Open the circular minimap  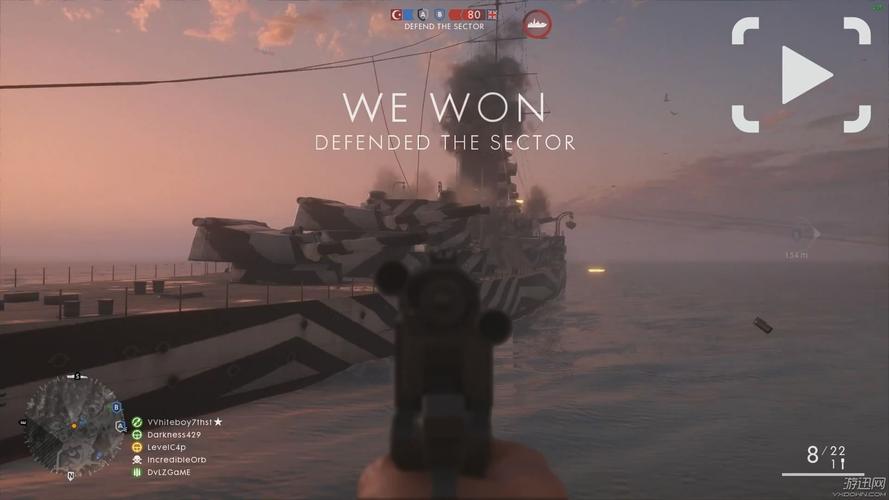(x=75, y=425)
